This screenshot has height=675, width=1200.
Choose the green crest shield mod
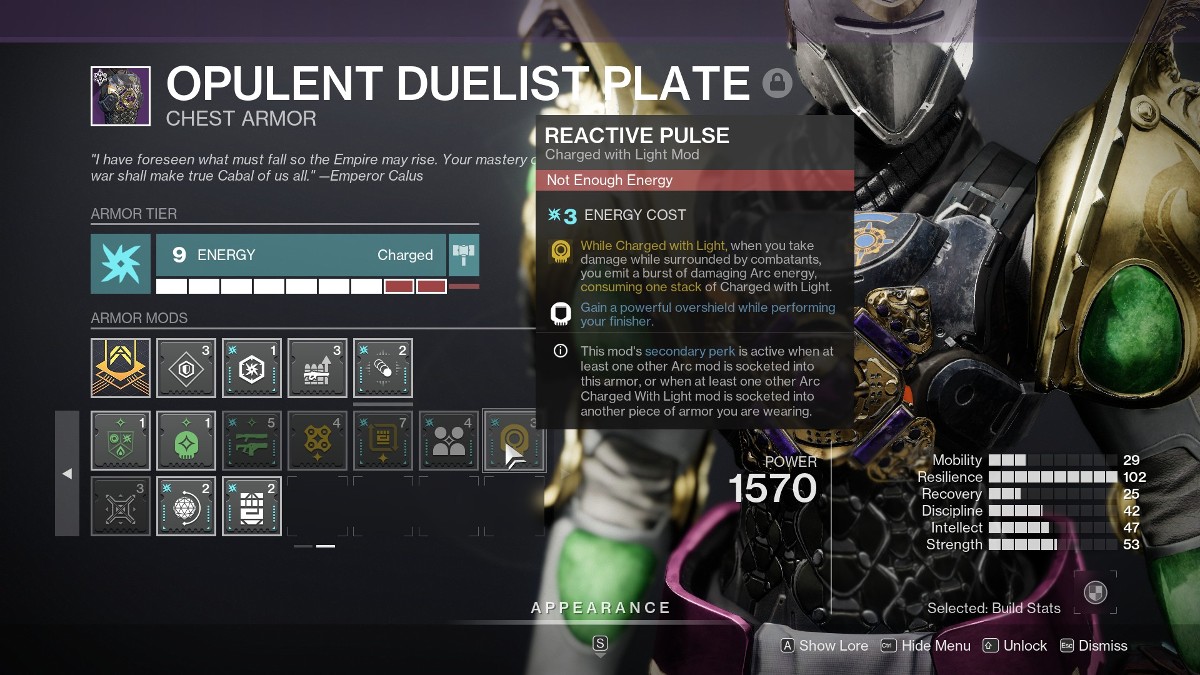(x=121, y=440)
